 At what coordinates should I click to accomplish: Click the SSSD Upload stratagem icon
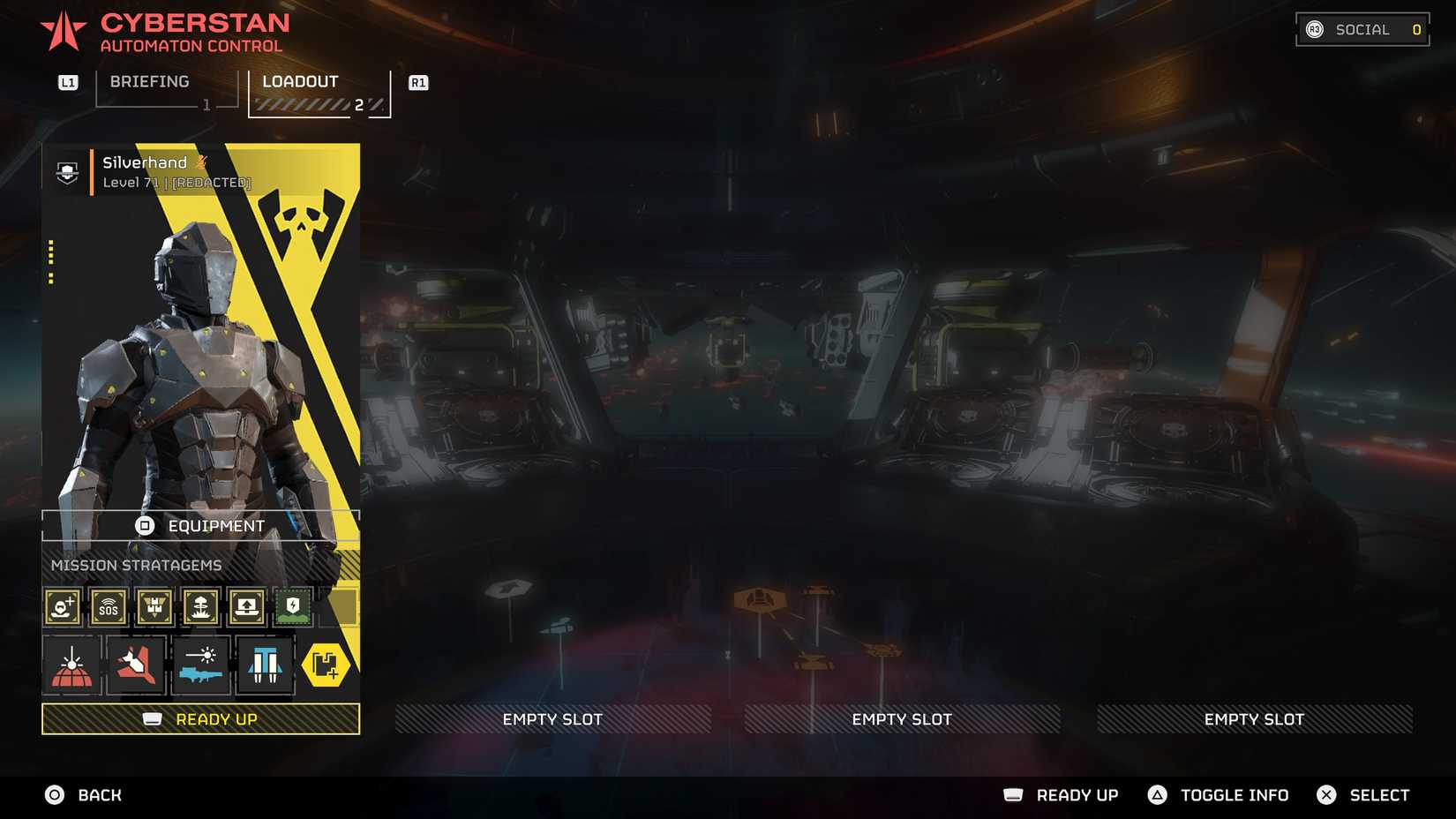click(246, 607)
